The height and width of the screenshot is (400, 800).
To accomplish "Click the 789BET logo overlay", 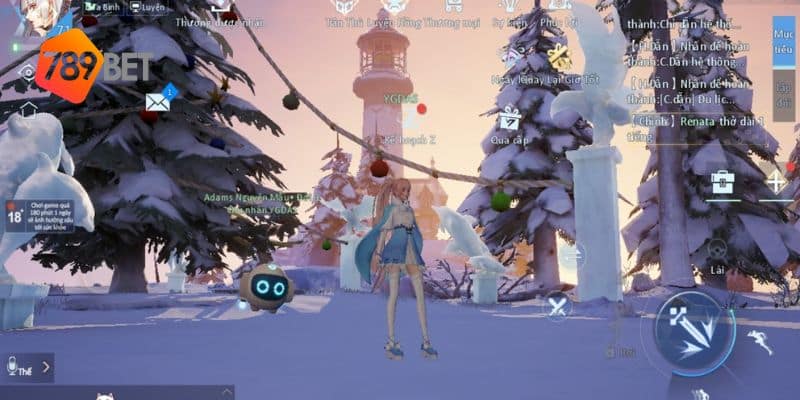I will pyautogui.click(x=95, y=66).
